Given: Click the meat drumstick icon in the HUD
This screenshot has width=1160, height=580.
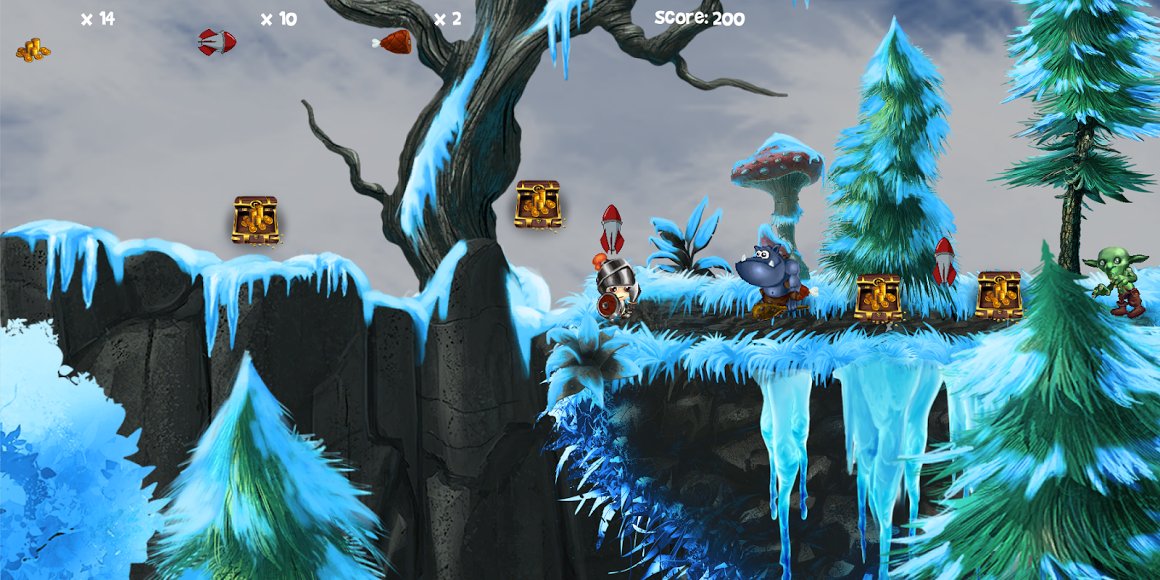Looking at the screenshot, I should tap(393, 42).
